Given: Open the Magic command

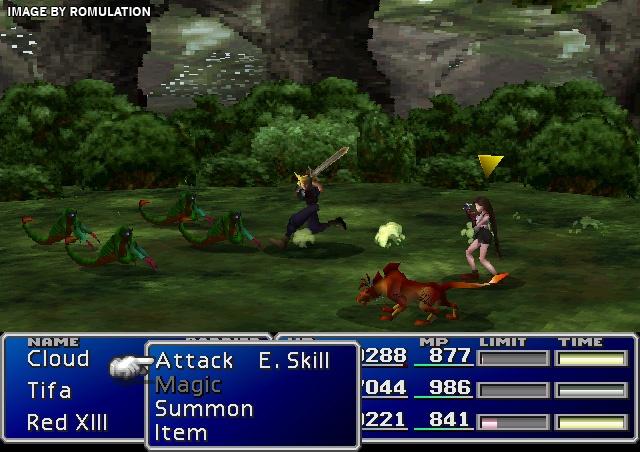Looking at the screenshot, I should (x=188, y=385).
